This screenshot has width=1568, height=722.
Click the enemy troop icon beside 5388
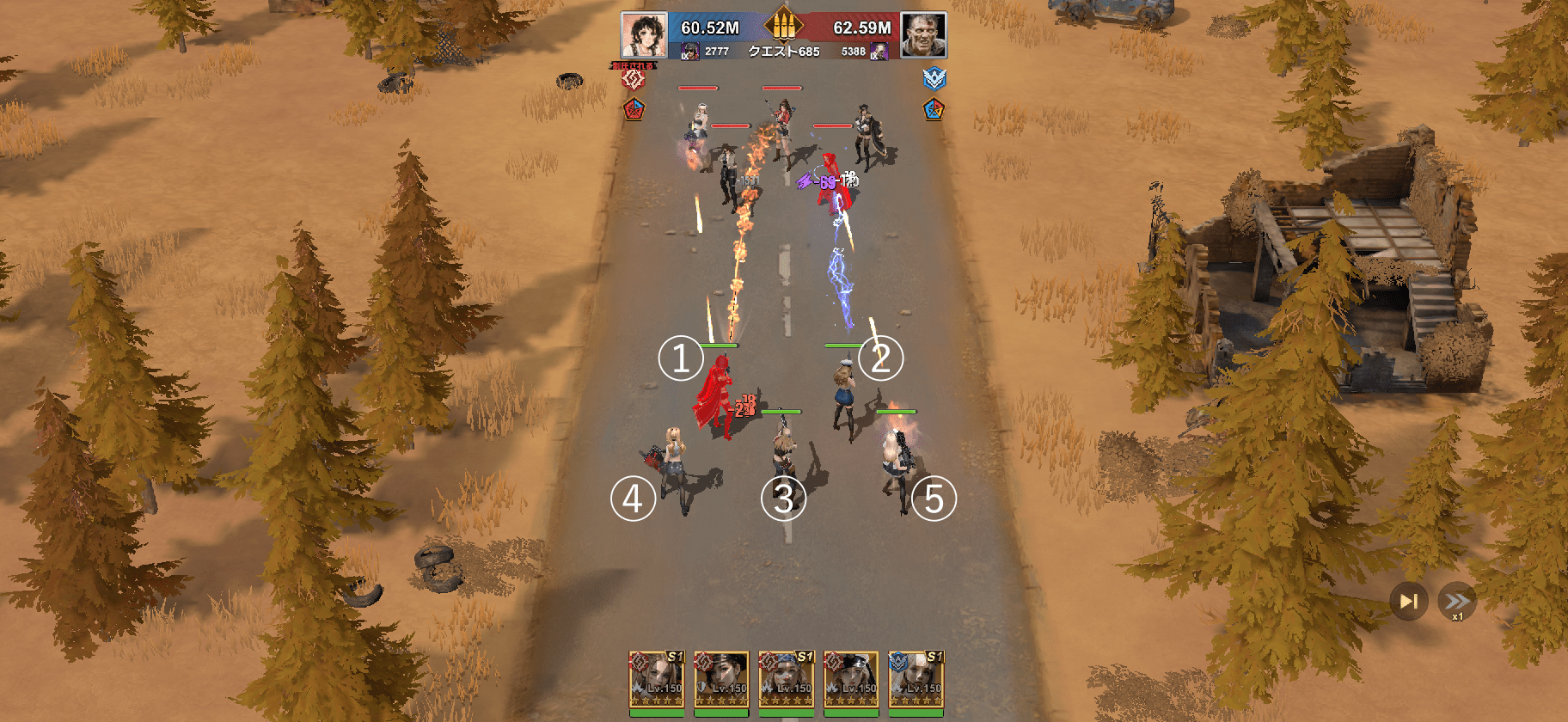pyautogui.click(x=879, y=52)
